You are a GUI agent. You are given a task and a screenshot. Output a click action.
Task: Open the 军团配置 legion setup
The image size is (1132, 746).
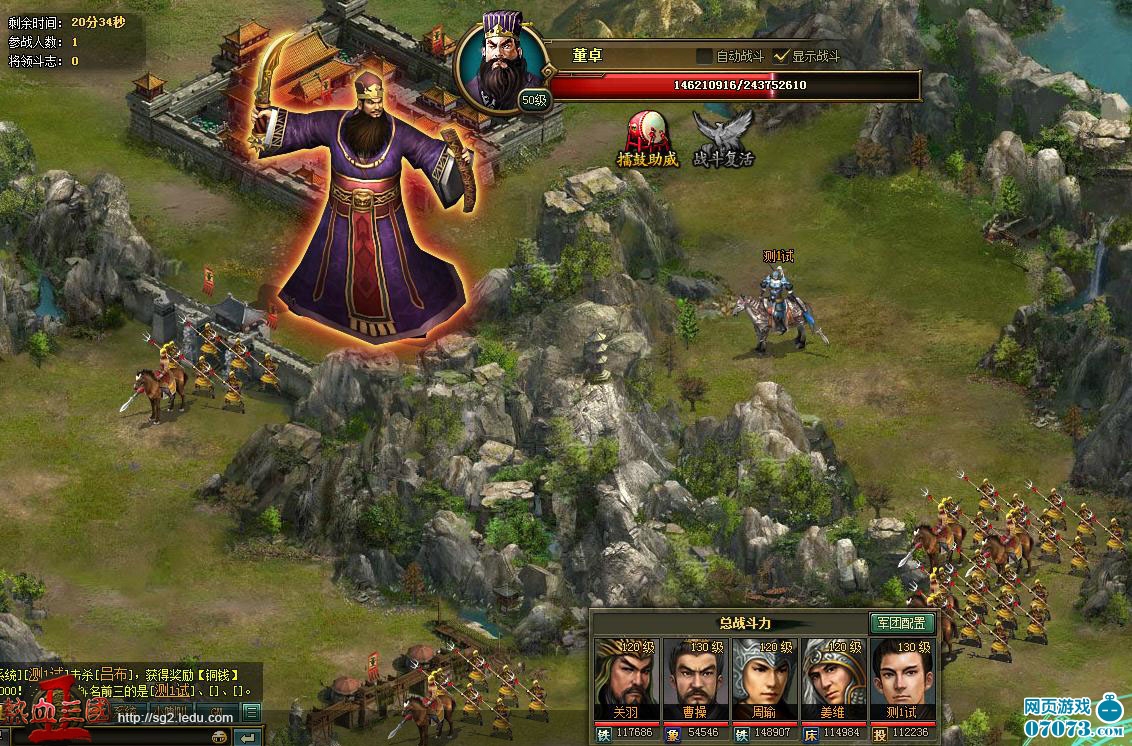pyautogui.click(x=900, y=623)
